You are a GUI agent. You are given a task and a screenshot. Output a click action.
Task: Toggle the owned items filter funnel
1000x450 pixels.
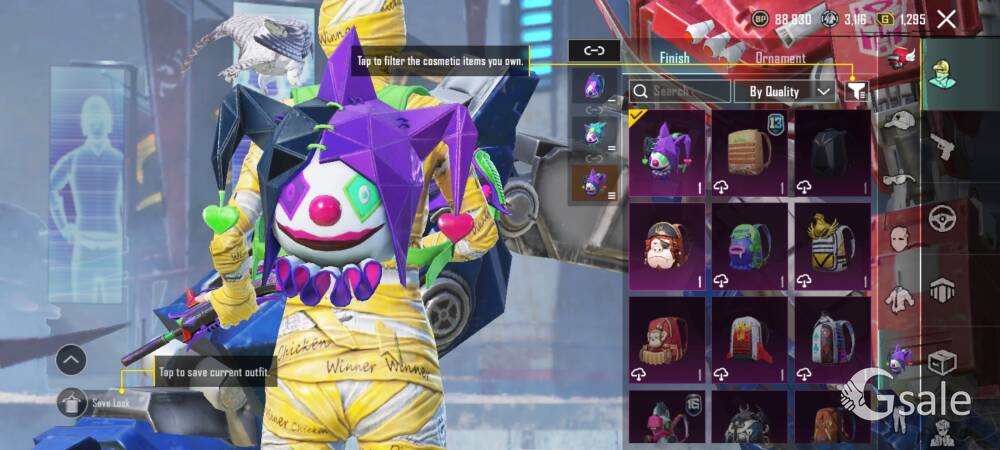point(856,91)
